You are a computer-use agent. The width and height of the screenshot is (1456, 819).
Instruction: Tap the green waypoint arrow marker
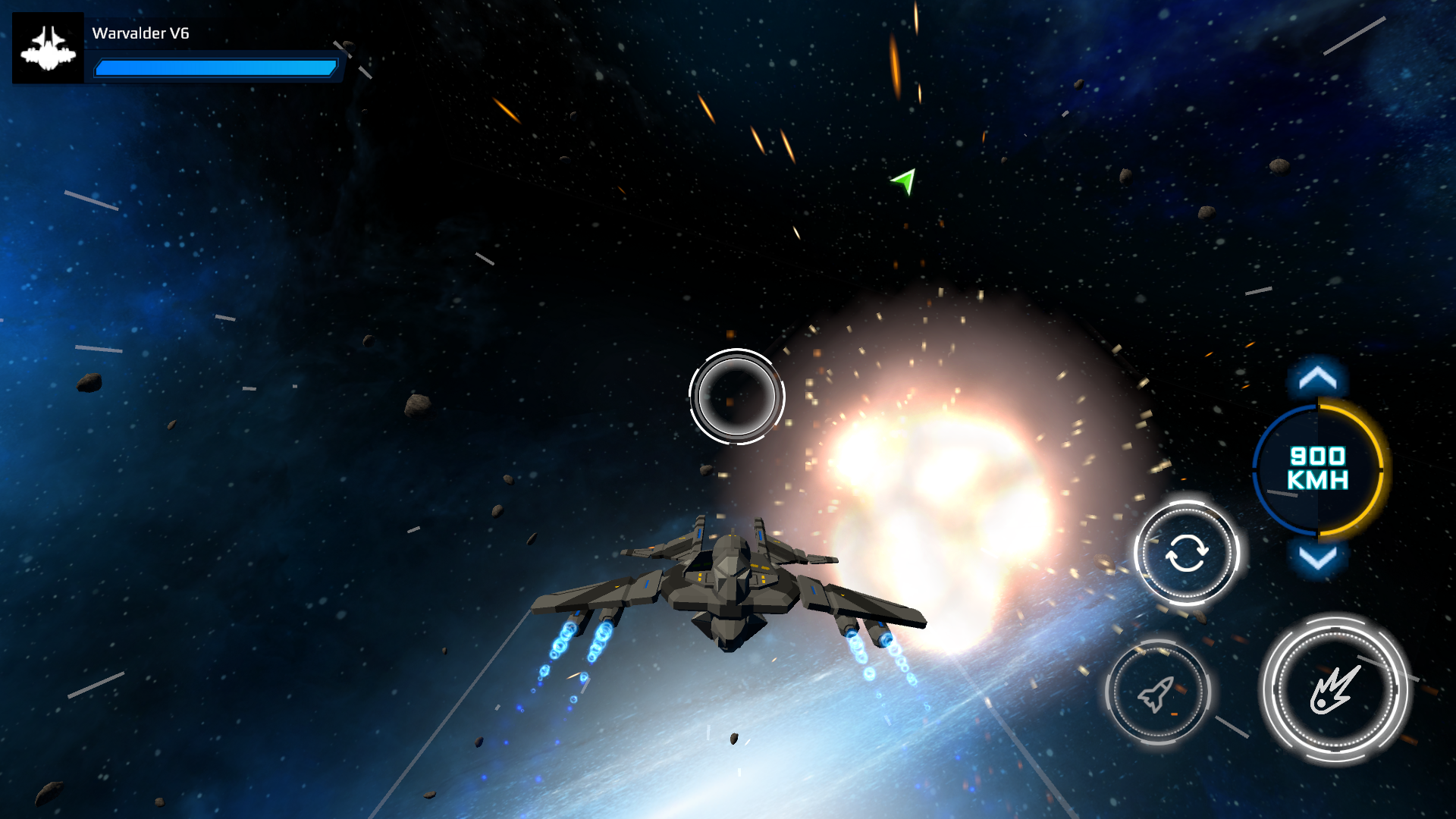[x=902, y=182]
